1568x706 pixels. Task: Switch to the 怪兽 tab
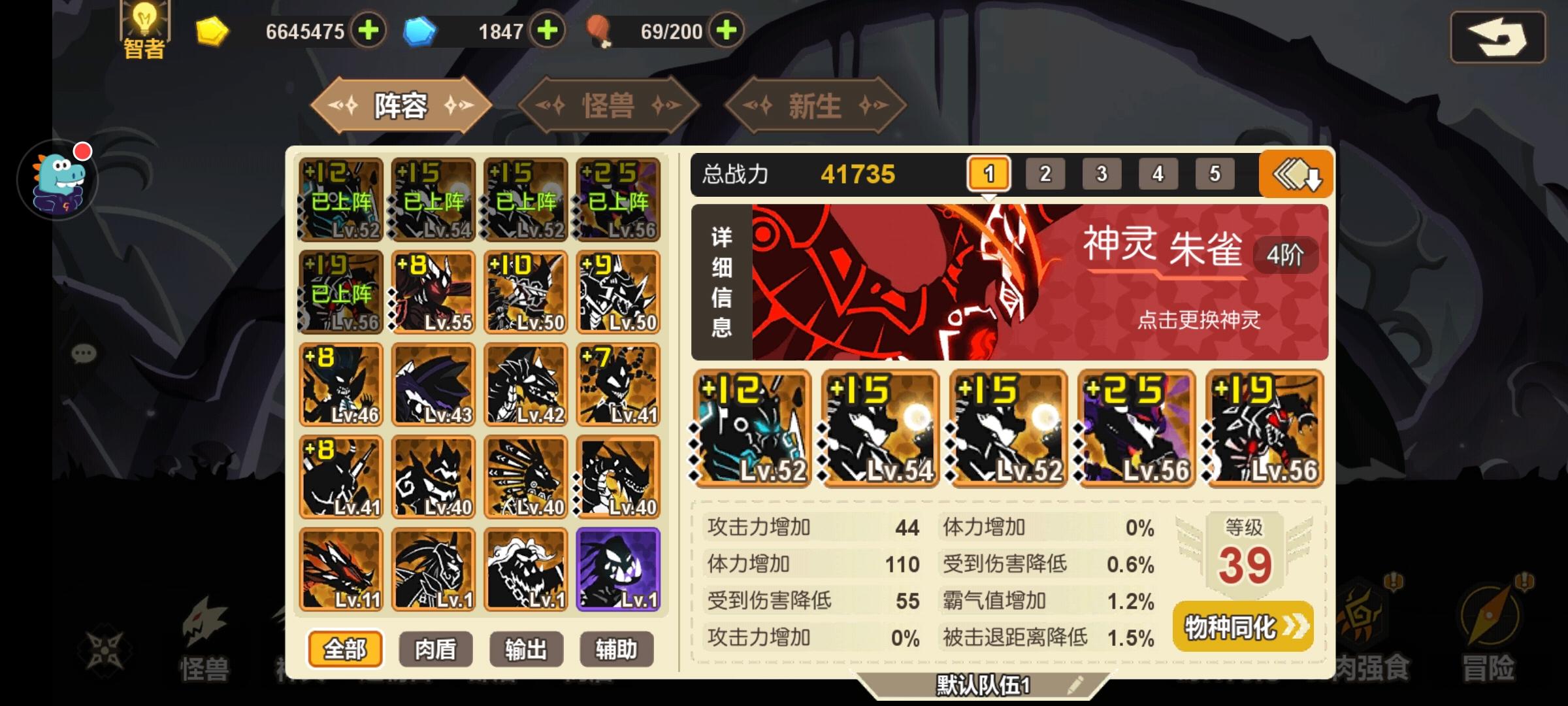pos(609,106)
